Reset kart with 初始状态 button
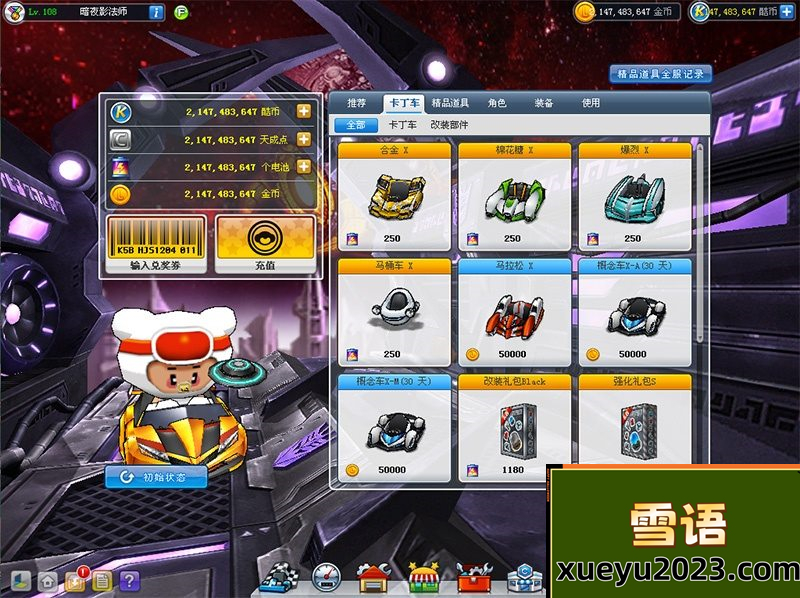 (156, 477)
